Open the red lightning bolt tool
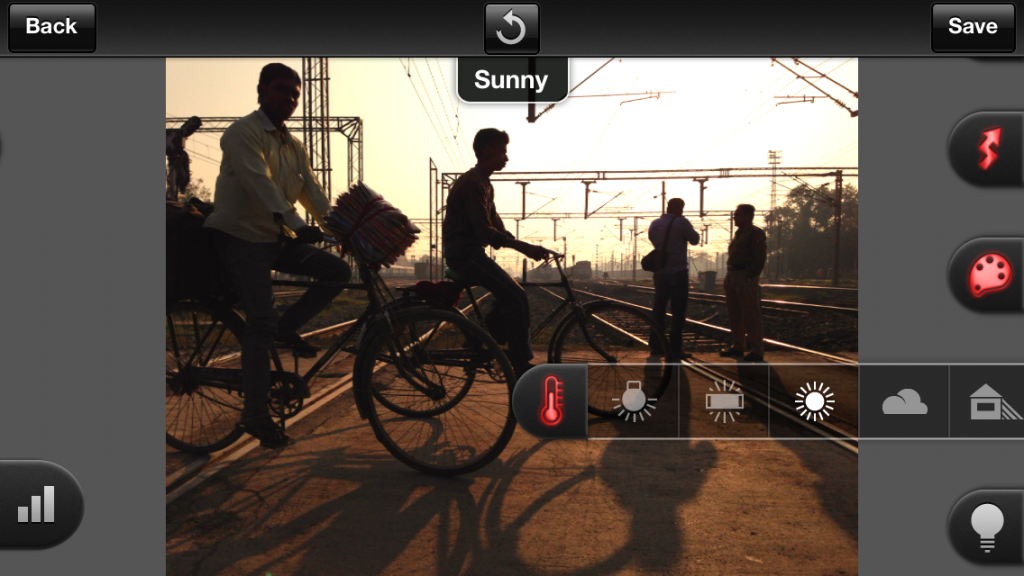The image size is (1024, 576). tap(988, 148)
